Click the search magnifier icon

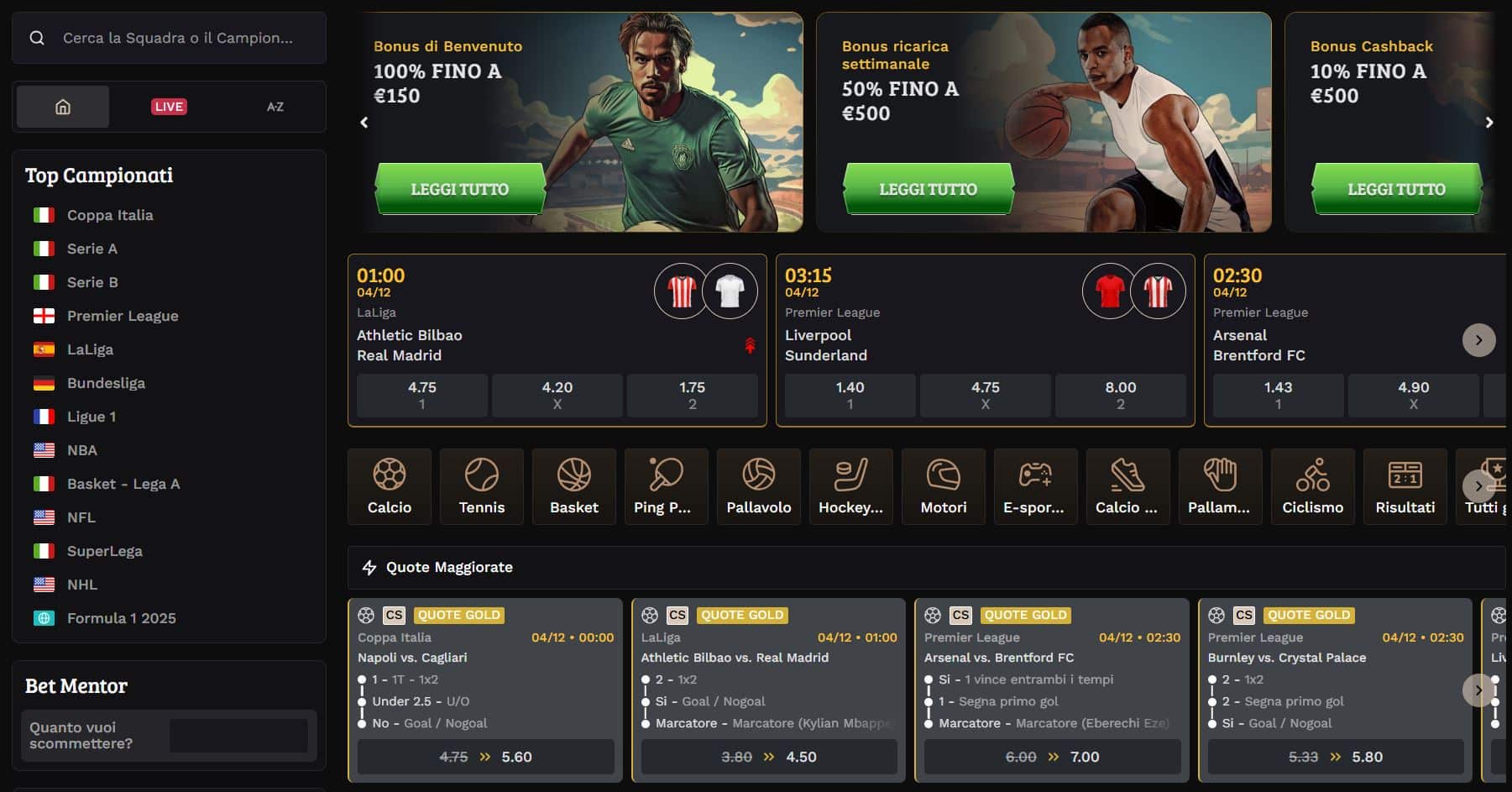point(37,38)
